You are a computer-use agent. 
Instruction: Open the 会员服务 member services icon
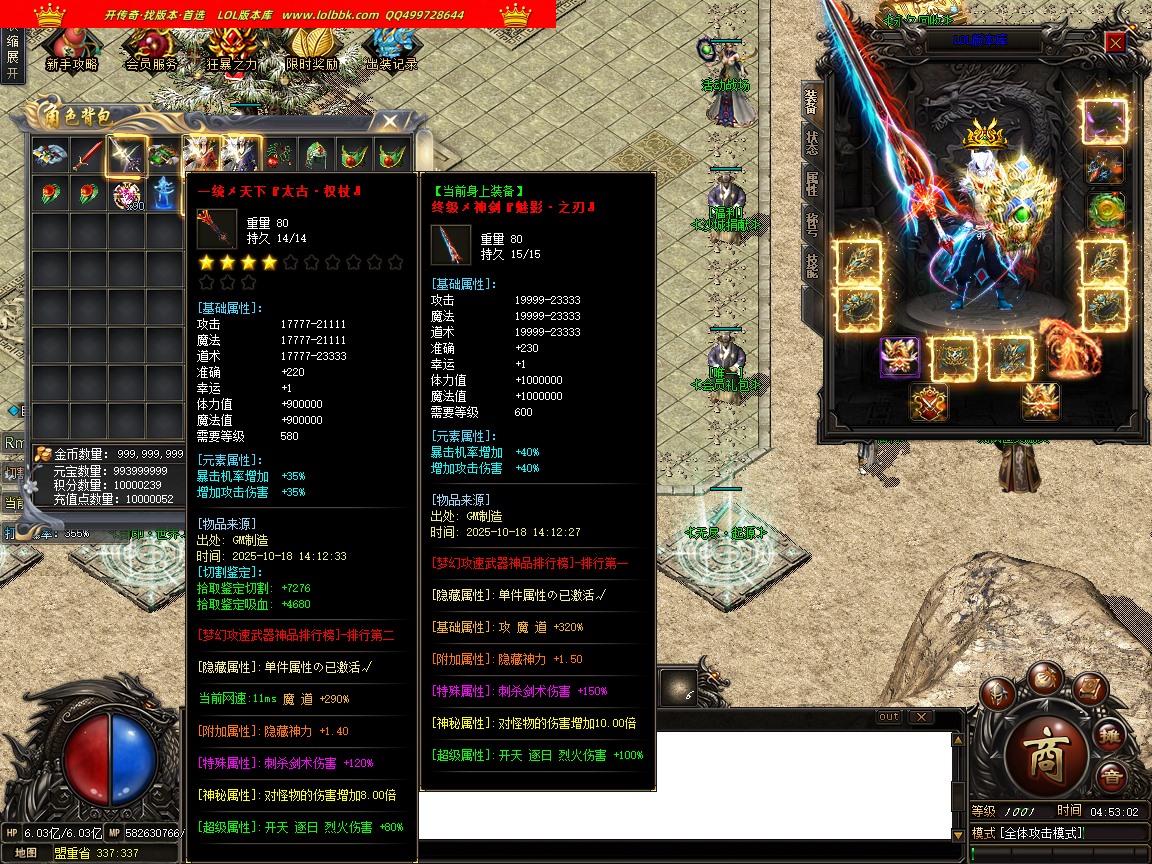(x=151, y=47)
